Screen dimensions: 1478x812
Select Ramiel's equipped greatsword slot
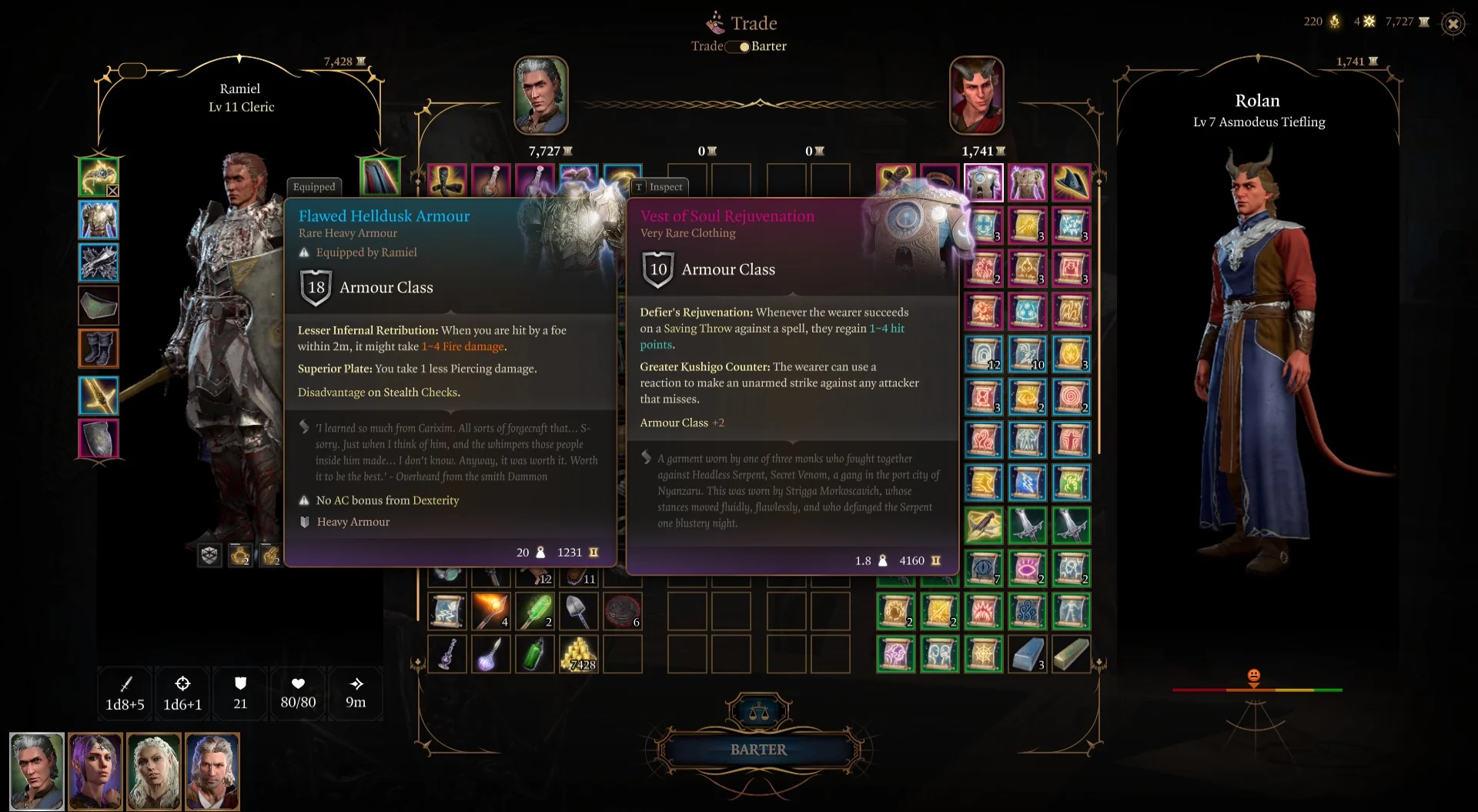99,395
